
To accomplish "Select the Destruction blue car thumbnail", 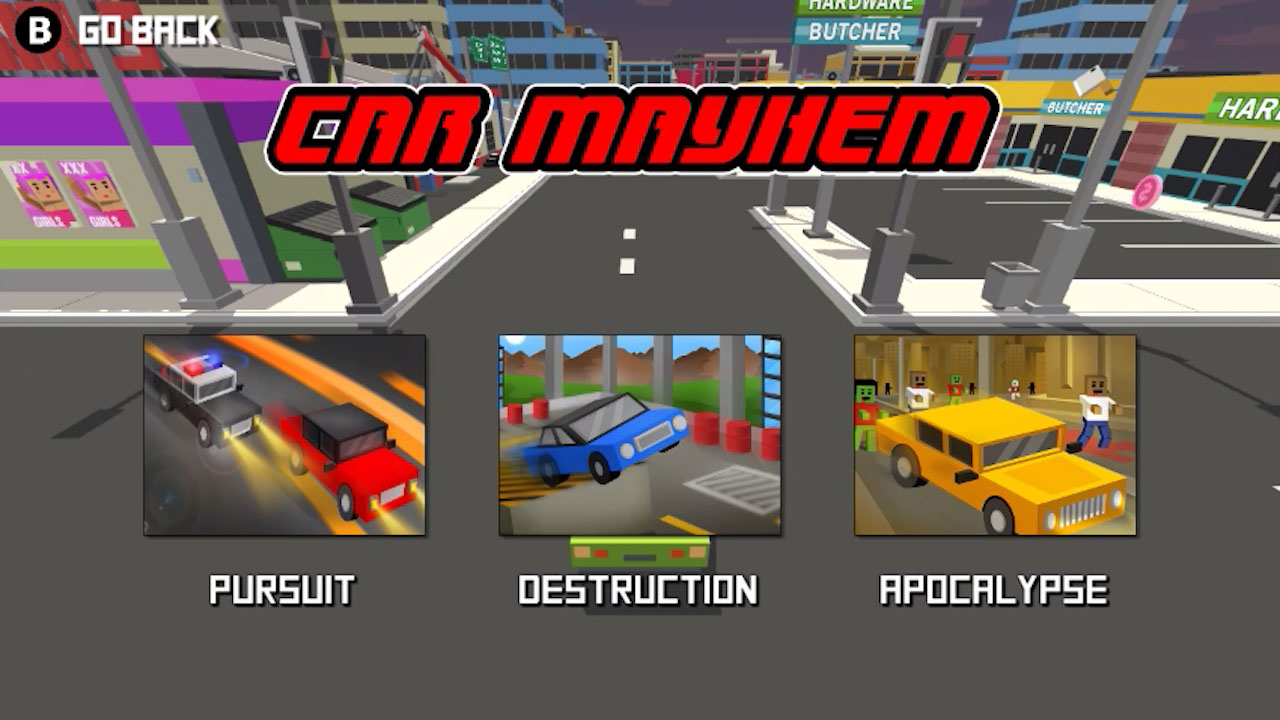I will pyautogui.click(x=637, y=435).
